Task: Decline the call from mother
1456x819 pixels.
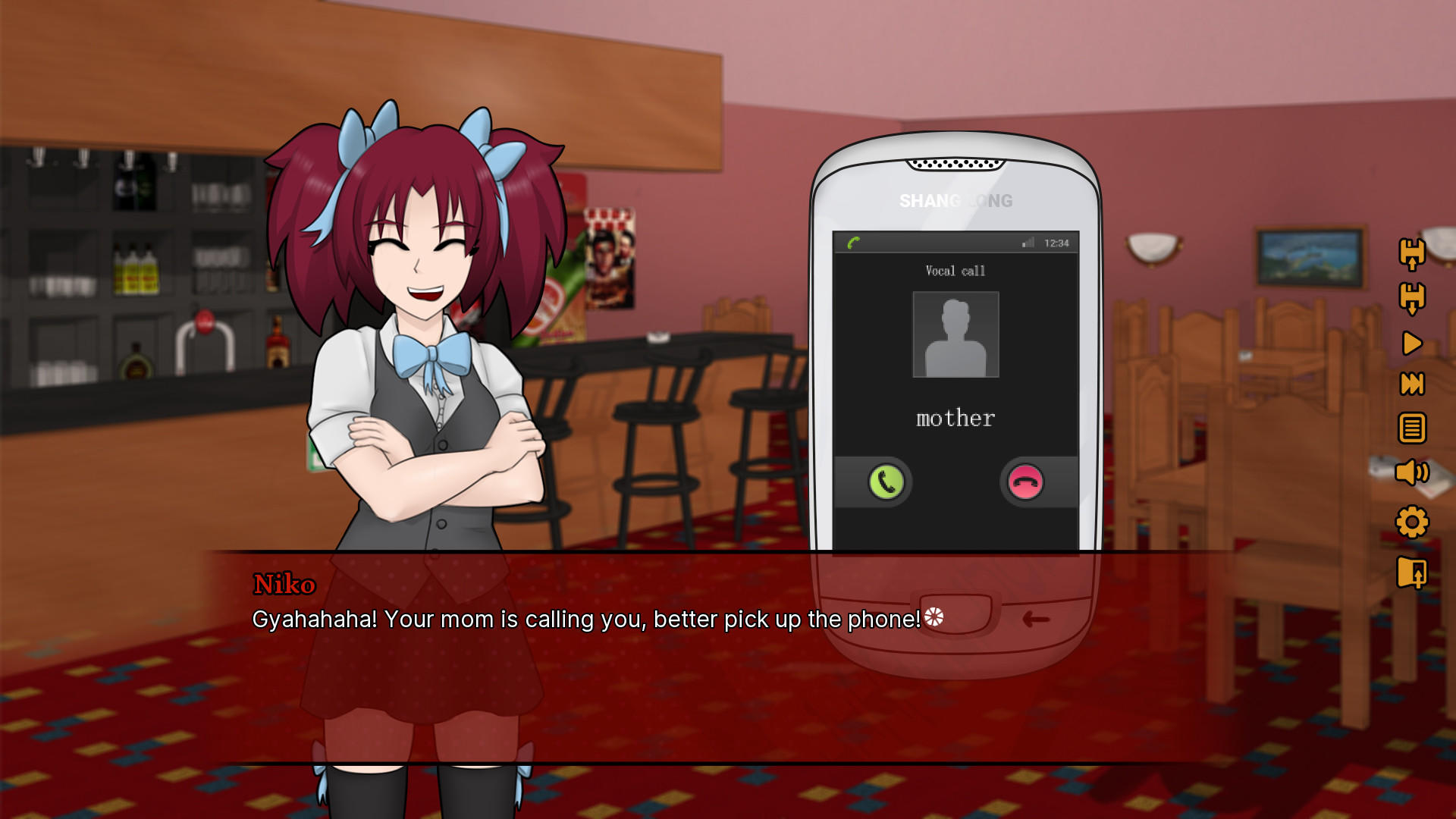Action: (1025, 482)
